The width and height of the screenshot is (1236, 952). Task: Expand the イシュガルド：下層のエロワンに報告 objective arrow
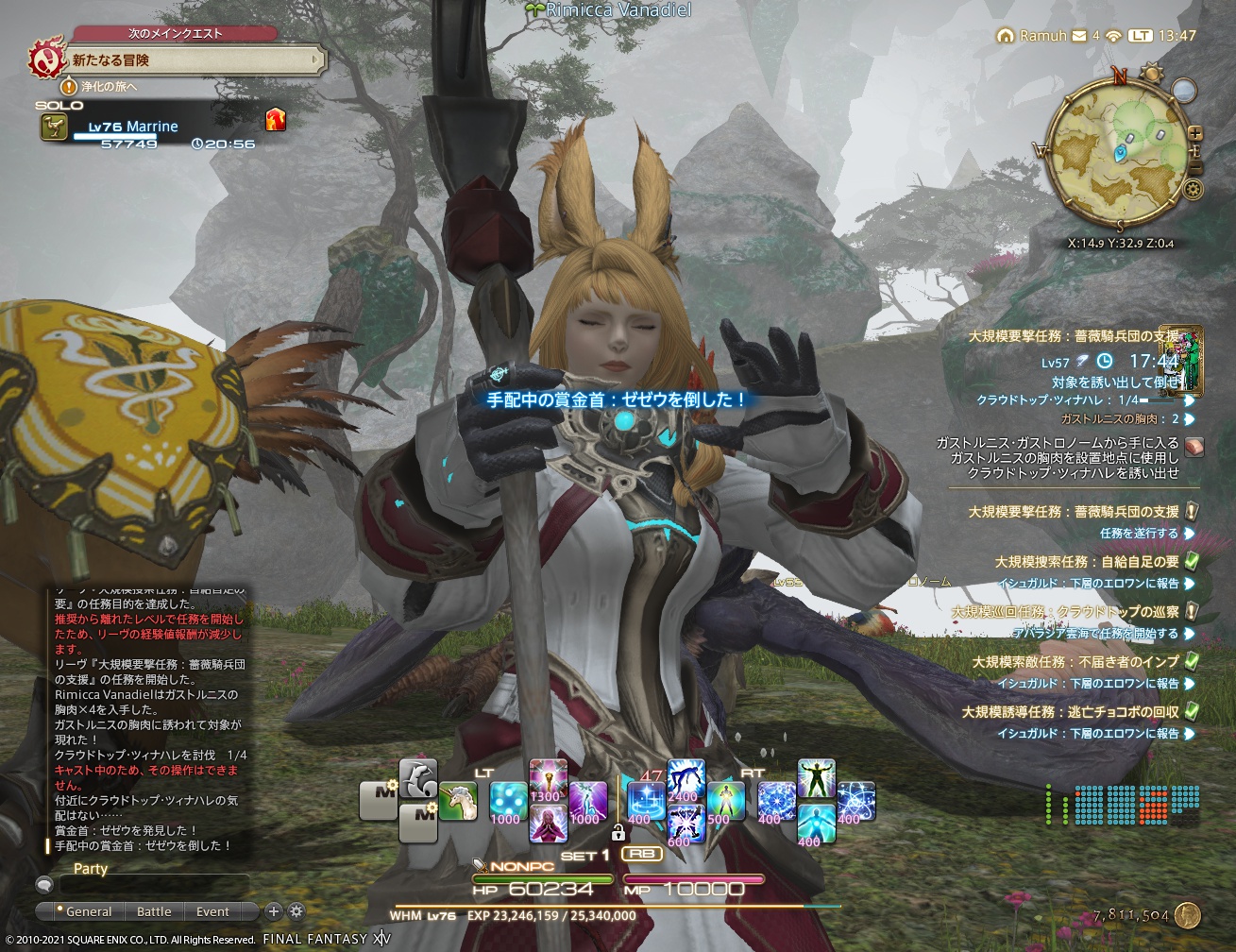point(1189,584)
